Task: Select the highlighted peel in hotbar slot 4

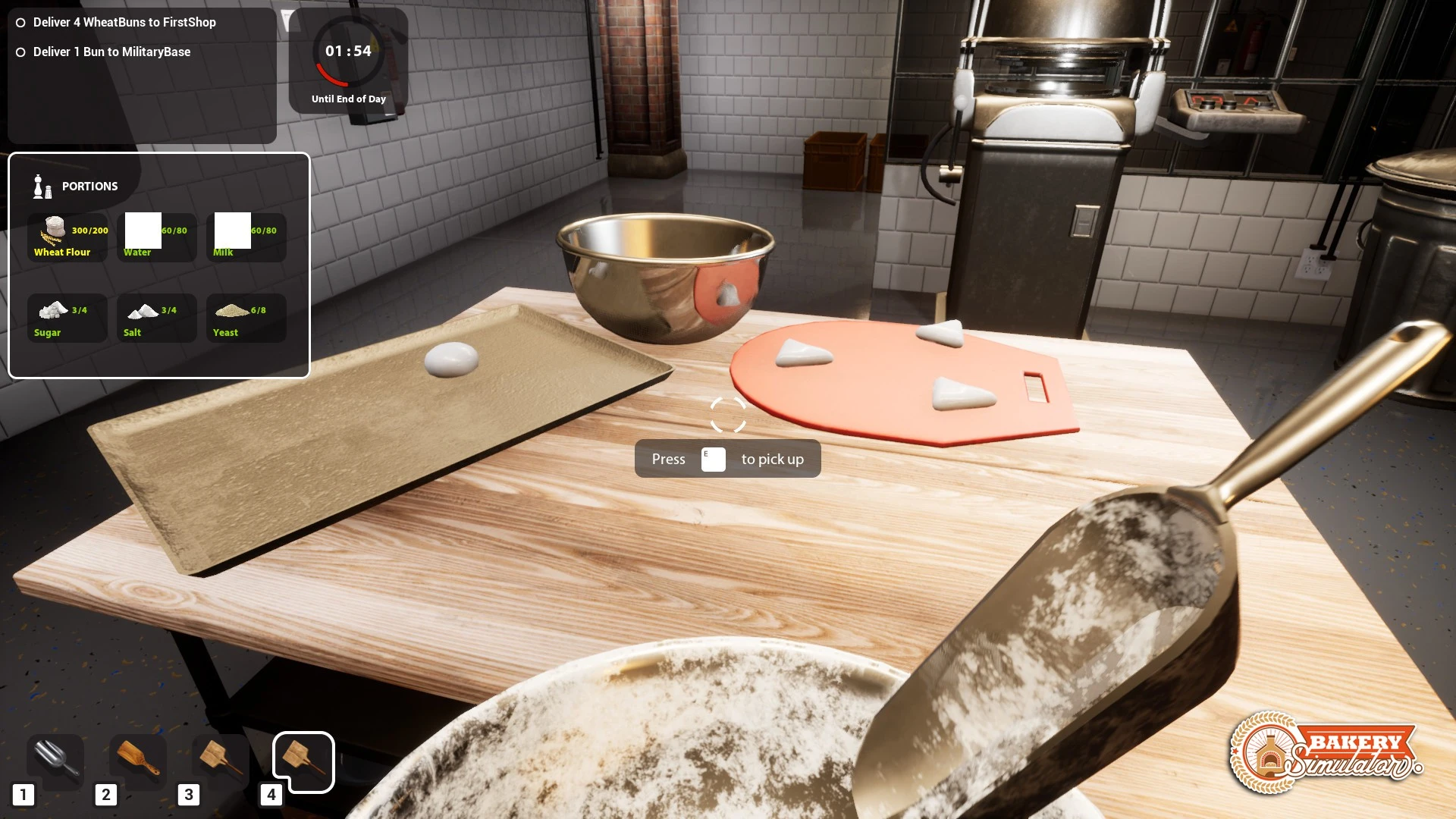Action: pyautogui.click(x=303, y=761)
